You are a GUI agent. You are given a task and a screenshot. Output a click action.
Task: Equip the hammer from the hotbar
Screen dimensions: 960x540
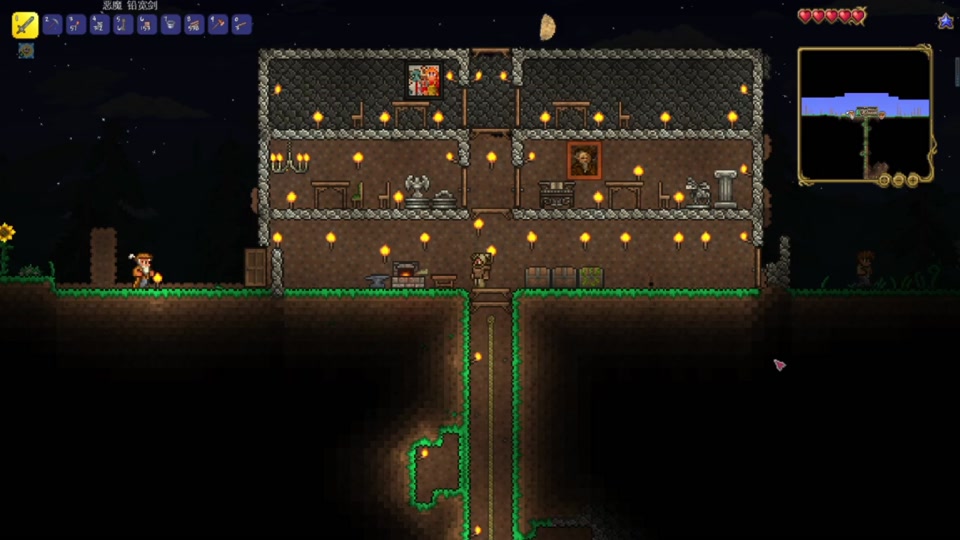tap(218, 25)
